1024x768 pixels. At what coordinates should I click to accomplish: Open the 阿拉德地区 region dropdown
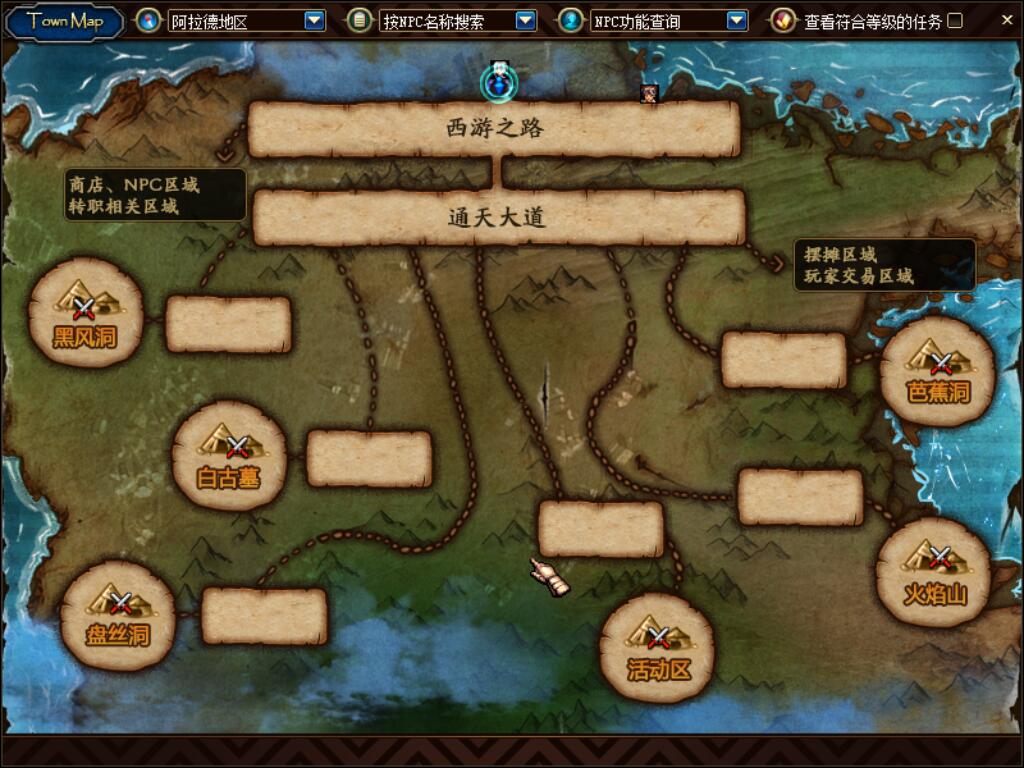[314, 20]
